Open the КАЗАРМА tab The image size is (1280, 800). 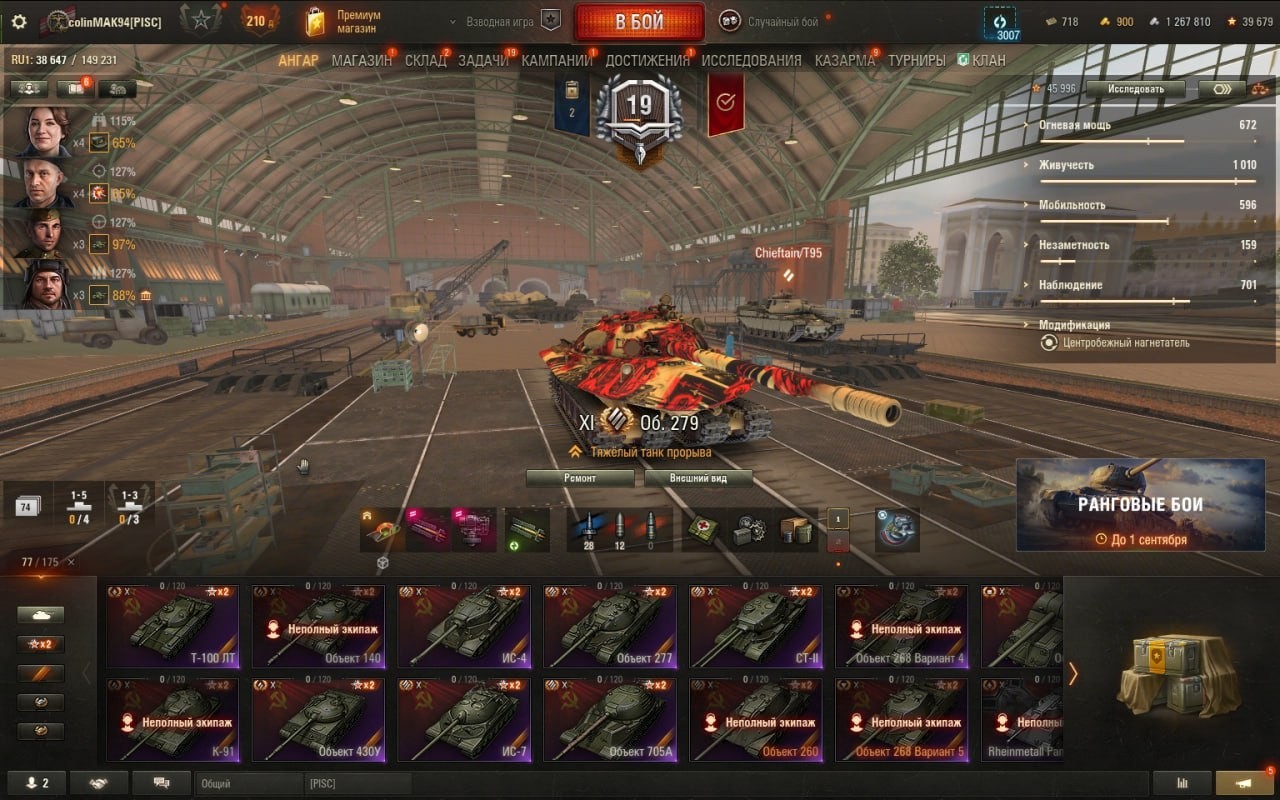coord(844,60)
